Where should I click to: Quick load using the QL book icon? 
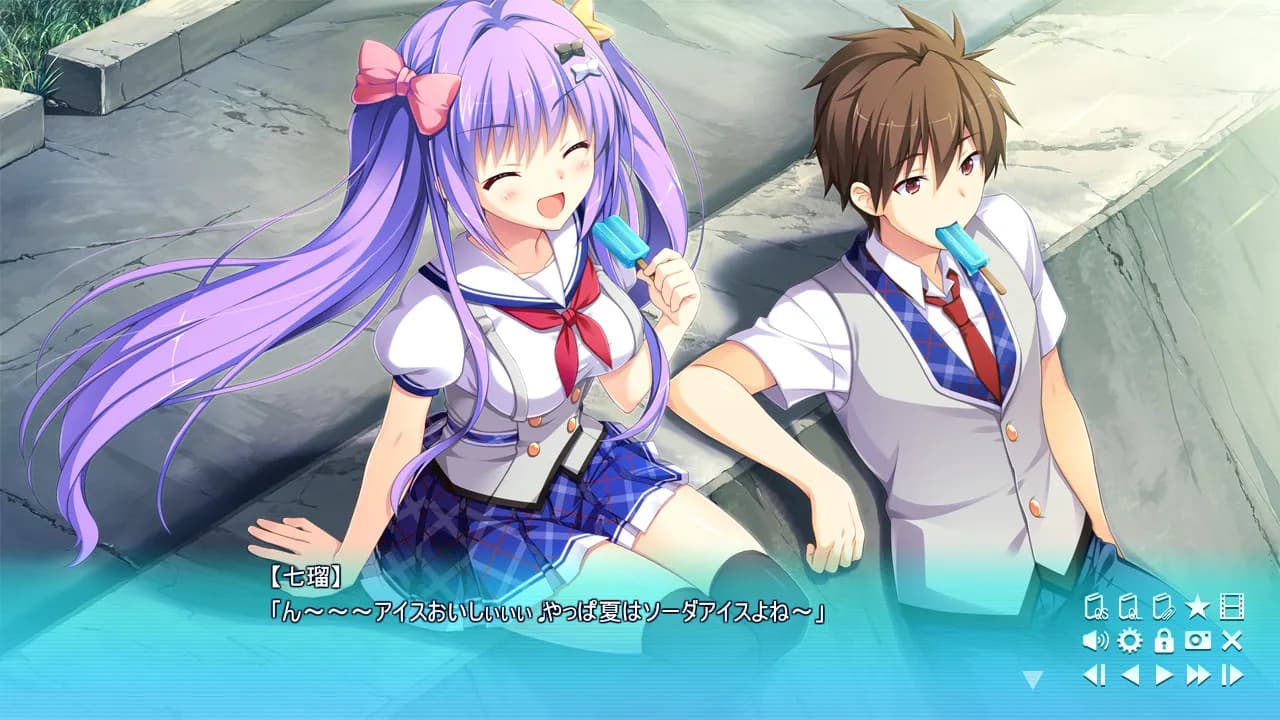pyautogui.click(x=1128, y=606)
